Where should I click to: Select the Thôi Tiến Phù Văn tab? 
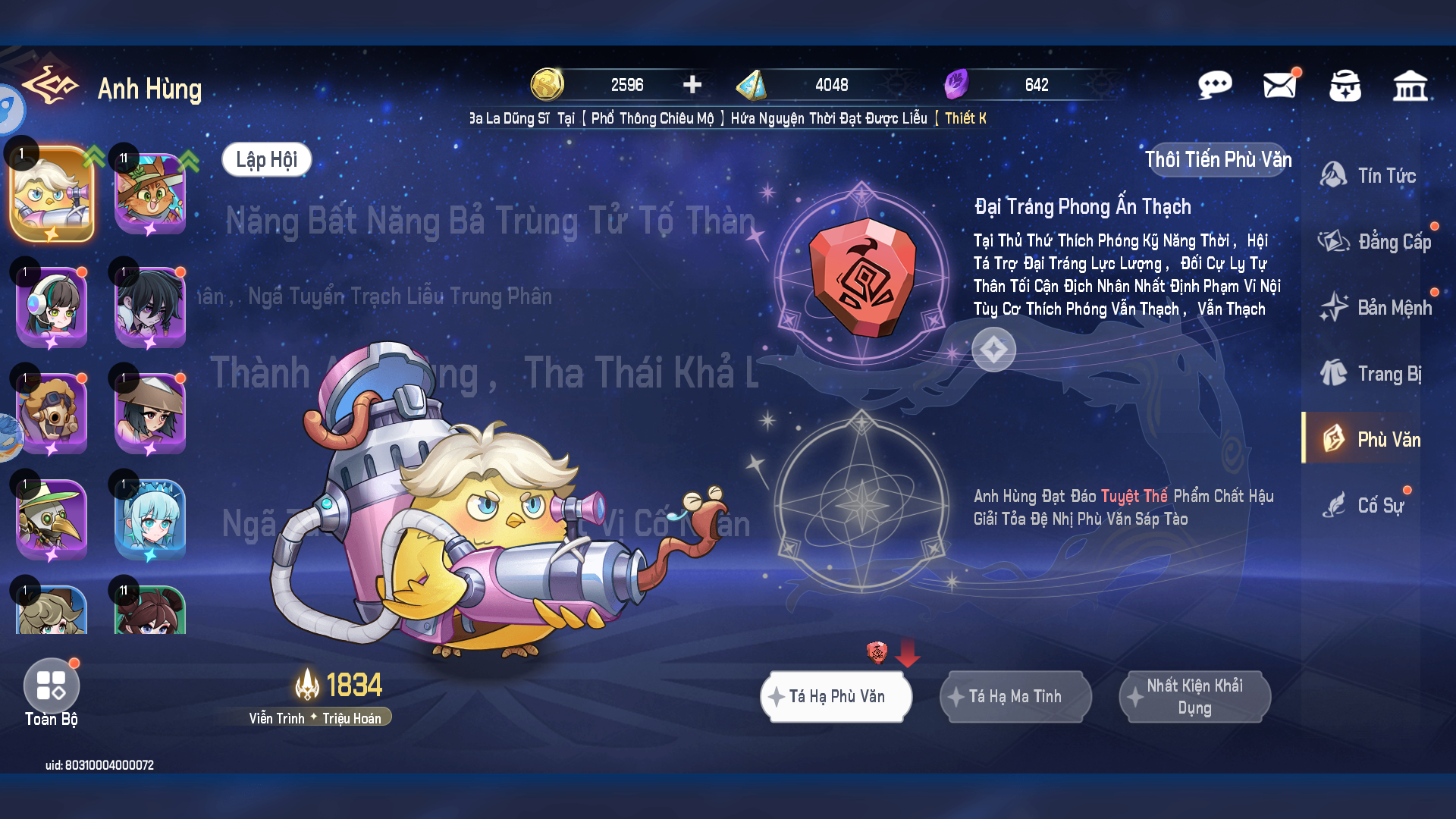point(1218,160)
